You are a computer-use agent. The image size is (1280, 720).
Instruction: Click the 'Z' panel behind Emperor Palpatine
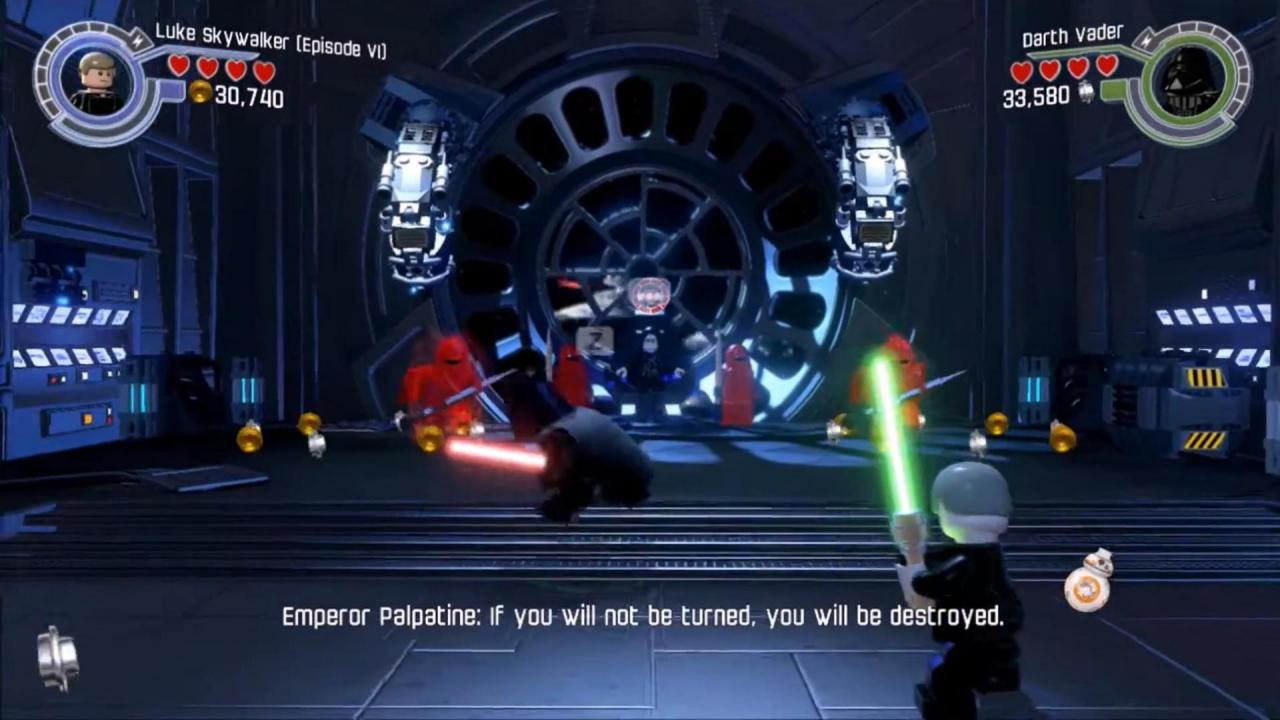click(594, 341)
